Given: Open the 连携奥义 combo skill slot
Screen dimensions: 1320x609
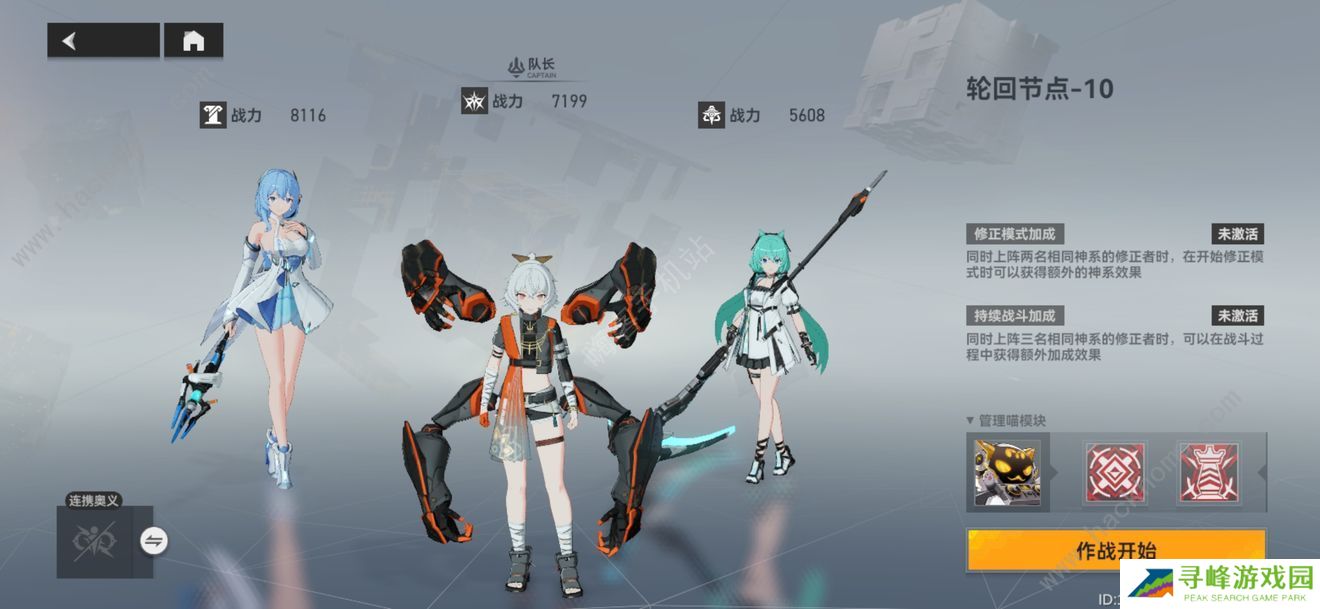Looking at the screenshot, I should tap(95, 542).
